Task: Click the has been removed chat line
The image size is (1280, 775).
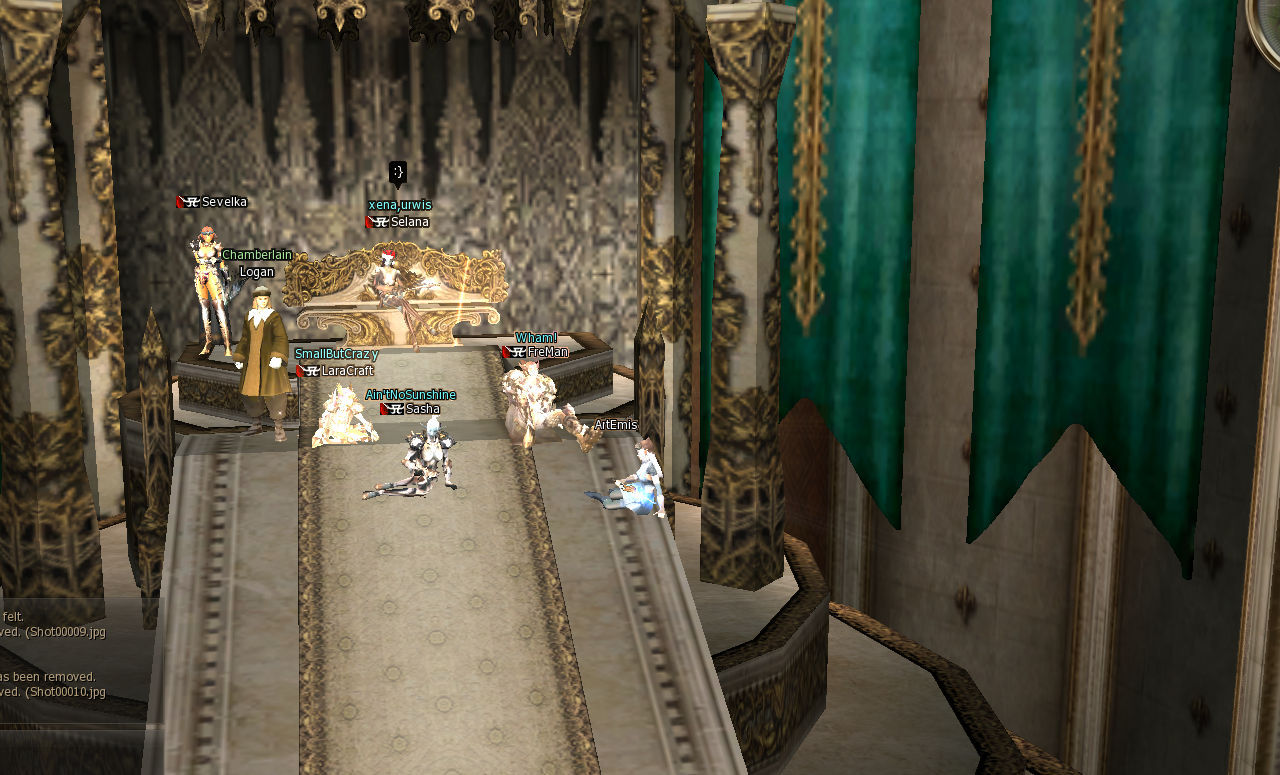Action: 47,676
